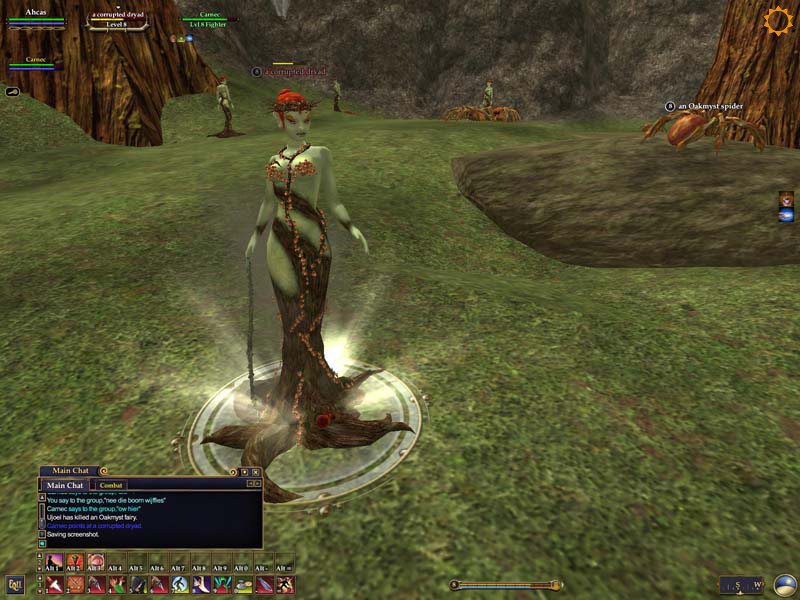
Task: Select group member Camec's frame
Action: [36, 64]
